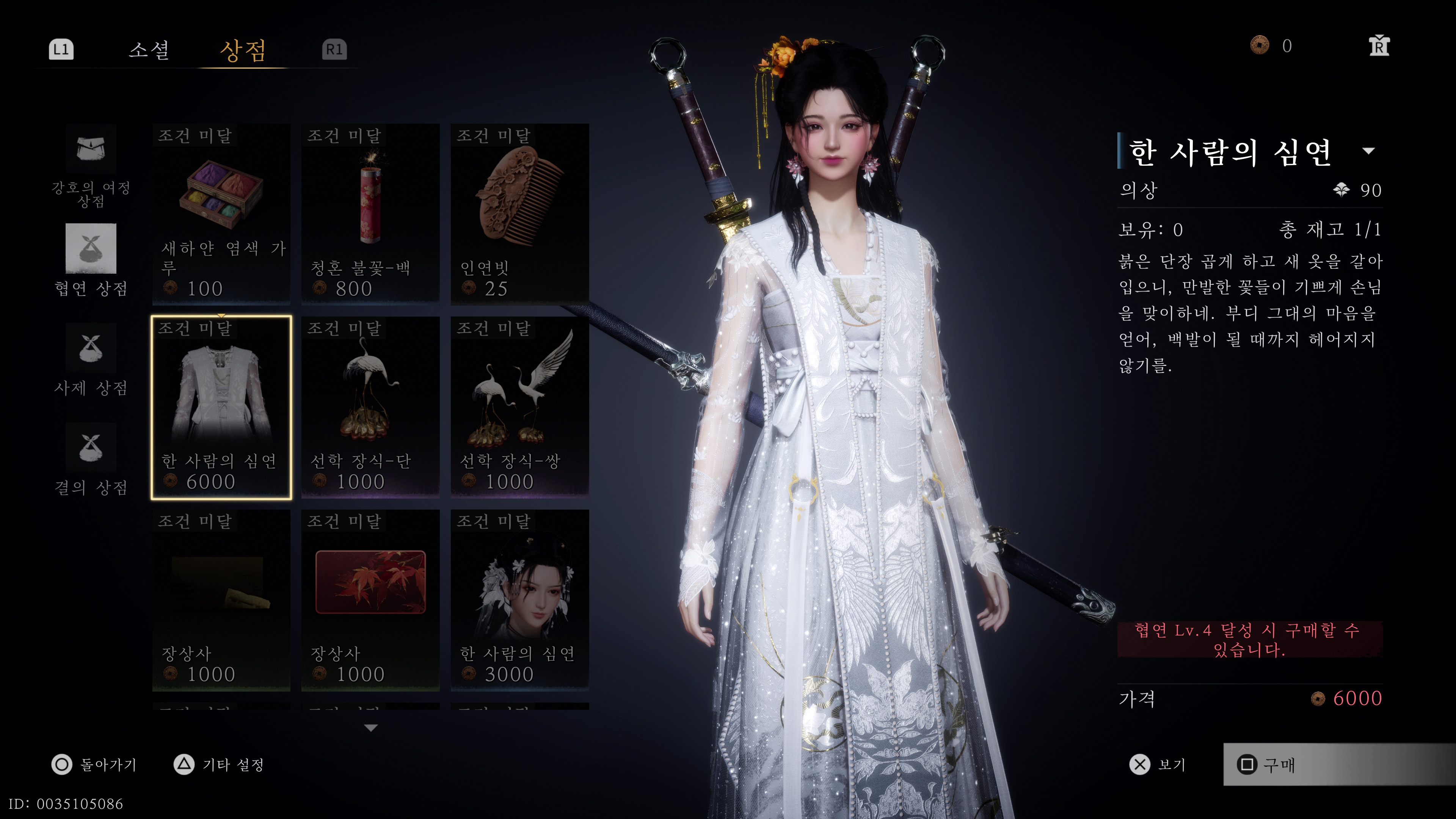Choose the 협연 상점 category

coord(91,260)
